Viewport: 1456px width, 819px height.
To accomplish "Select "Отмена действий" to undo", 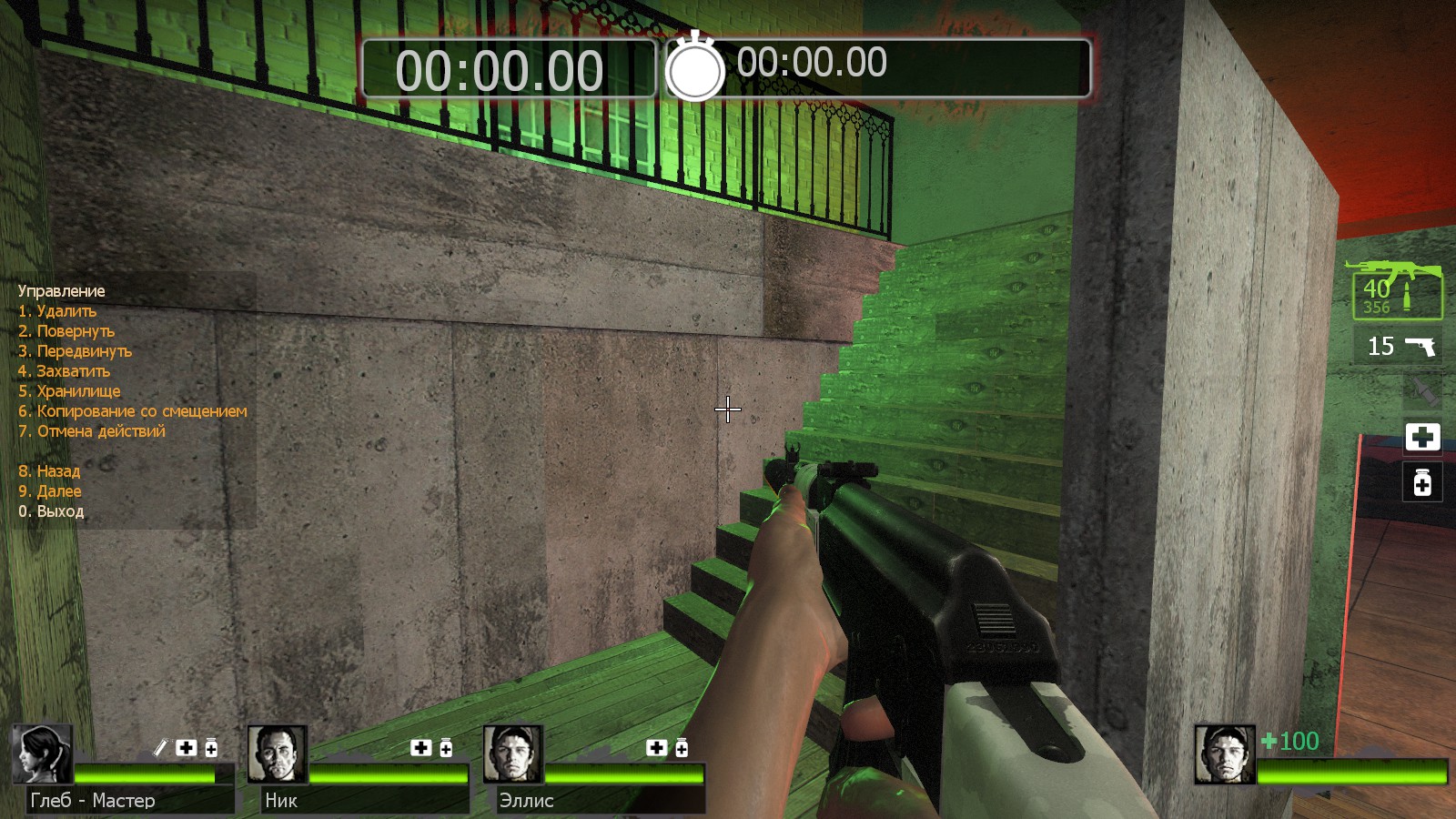I will point(92,431).
